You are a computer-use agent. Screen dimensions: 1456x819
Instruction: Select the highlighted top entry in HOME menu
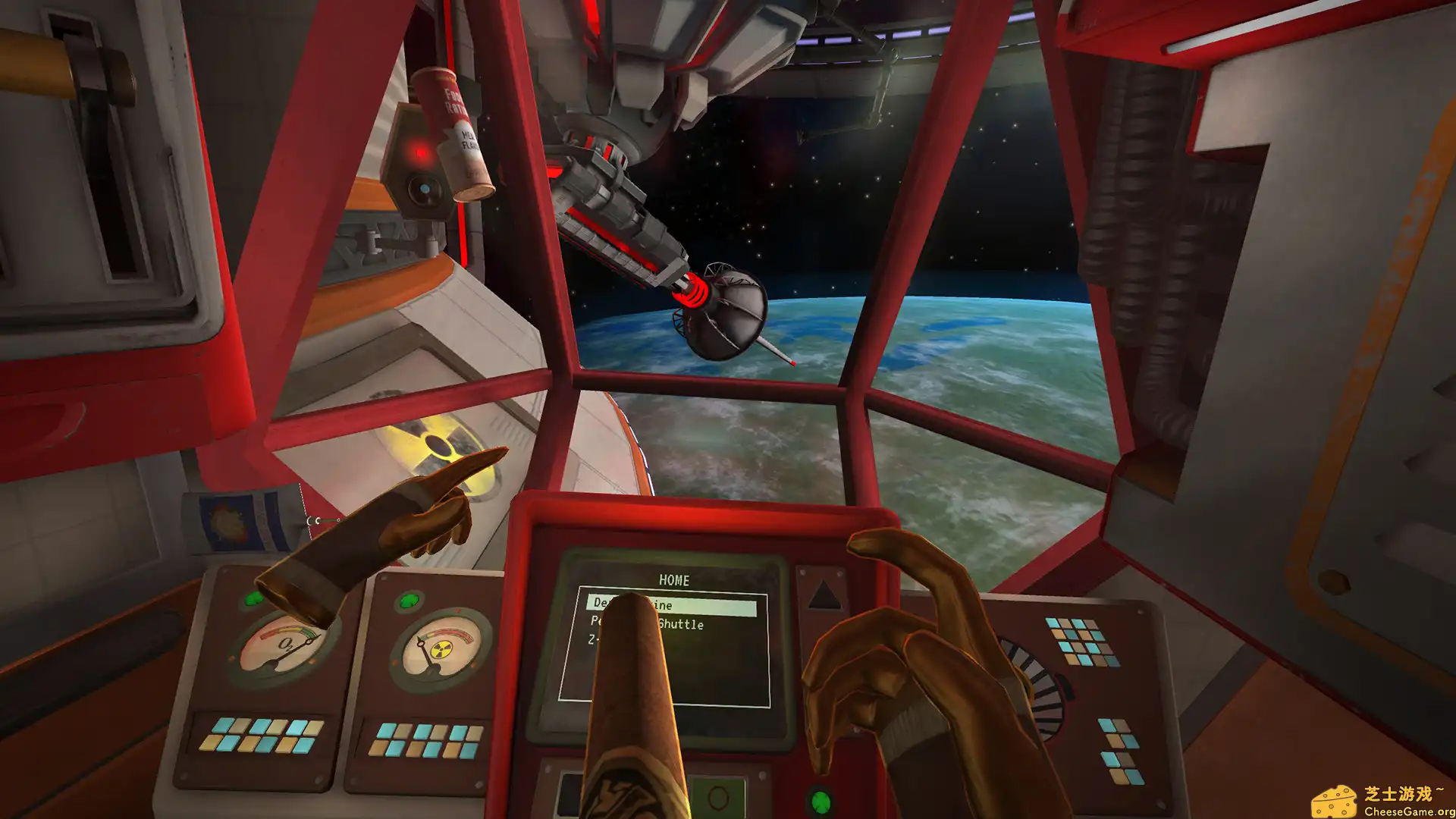(x=705, y=606)
